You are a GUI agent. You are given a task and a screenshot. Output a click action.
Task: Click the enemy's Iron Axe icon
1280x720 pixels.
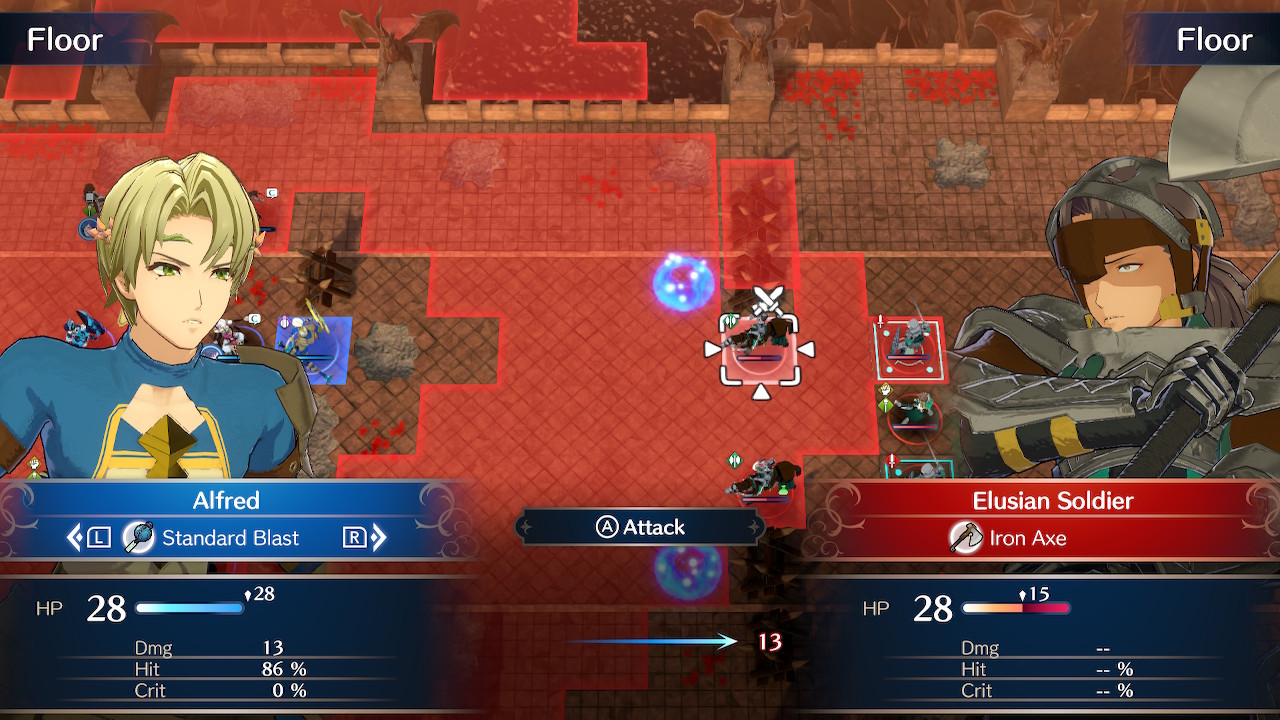pos(965,538)
